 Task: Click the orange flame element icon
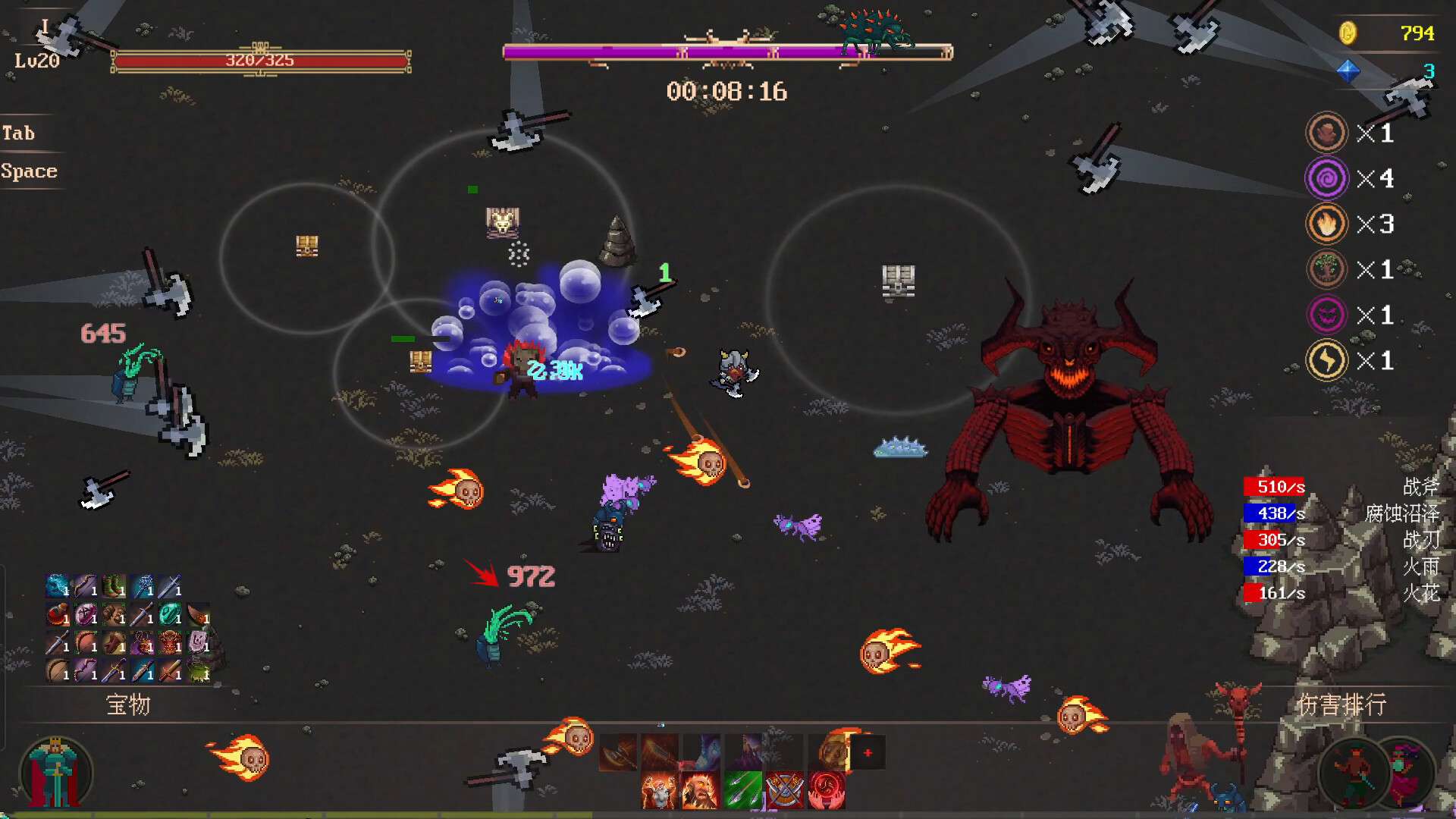1326,224
